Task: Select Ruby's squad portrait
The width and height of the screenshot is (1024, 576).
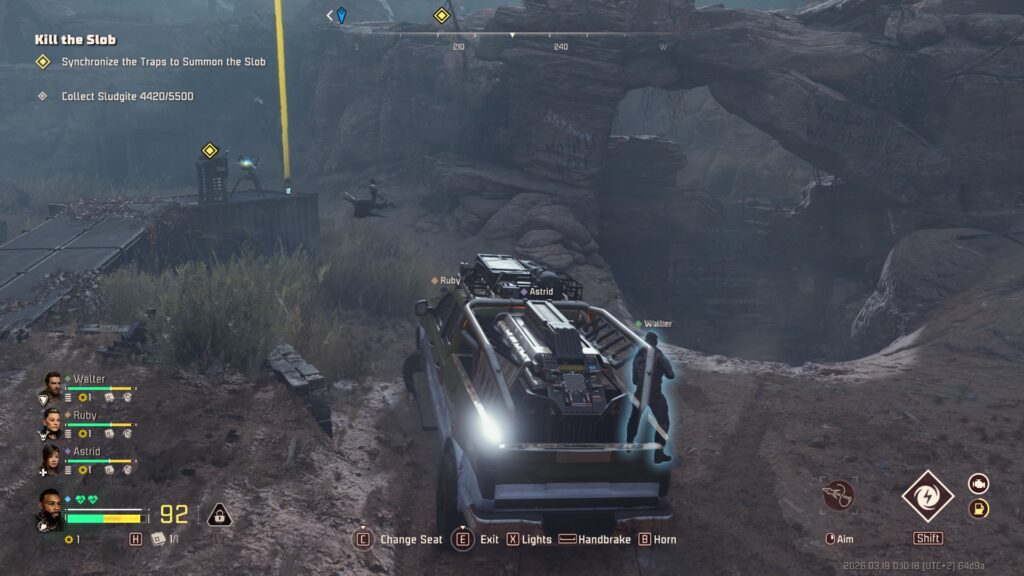Action: pyautogui.click(x=52, y=423)
